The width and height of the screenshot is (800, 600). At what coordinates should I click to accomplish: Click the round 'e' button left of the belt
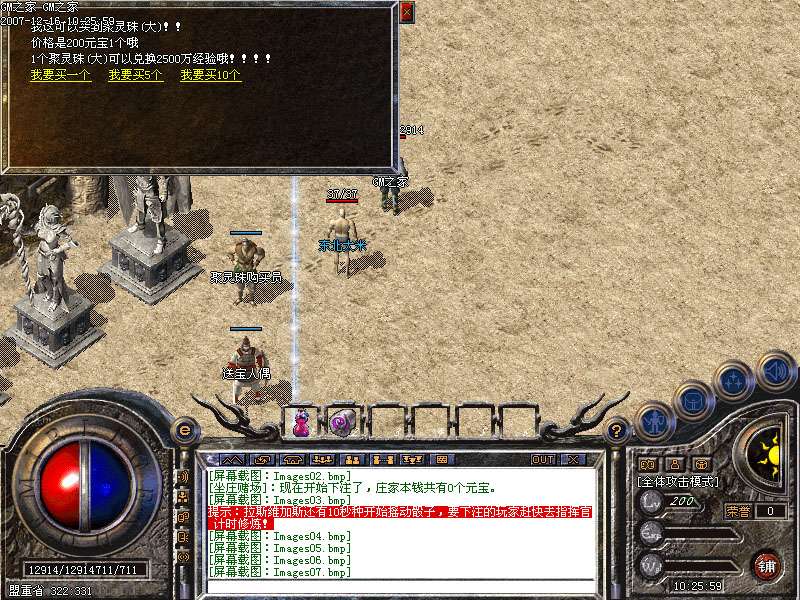[184, 431]
